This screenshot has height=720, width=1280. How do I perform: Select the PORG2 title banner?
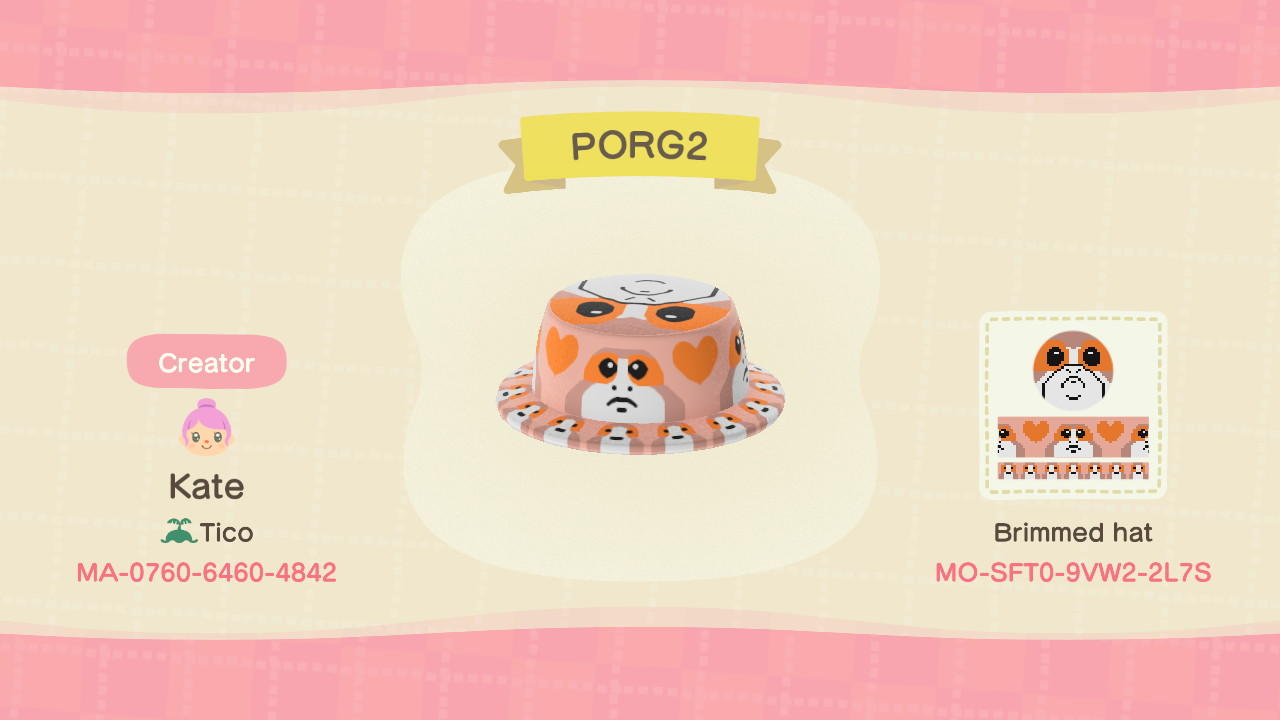pos(644,146)
